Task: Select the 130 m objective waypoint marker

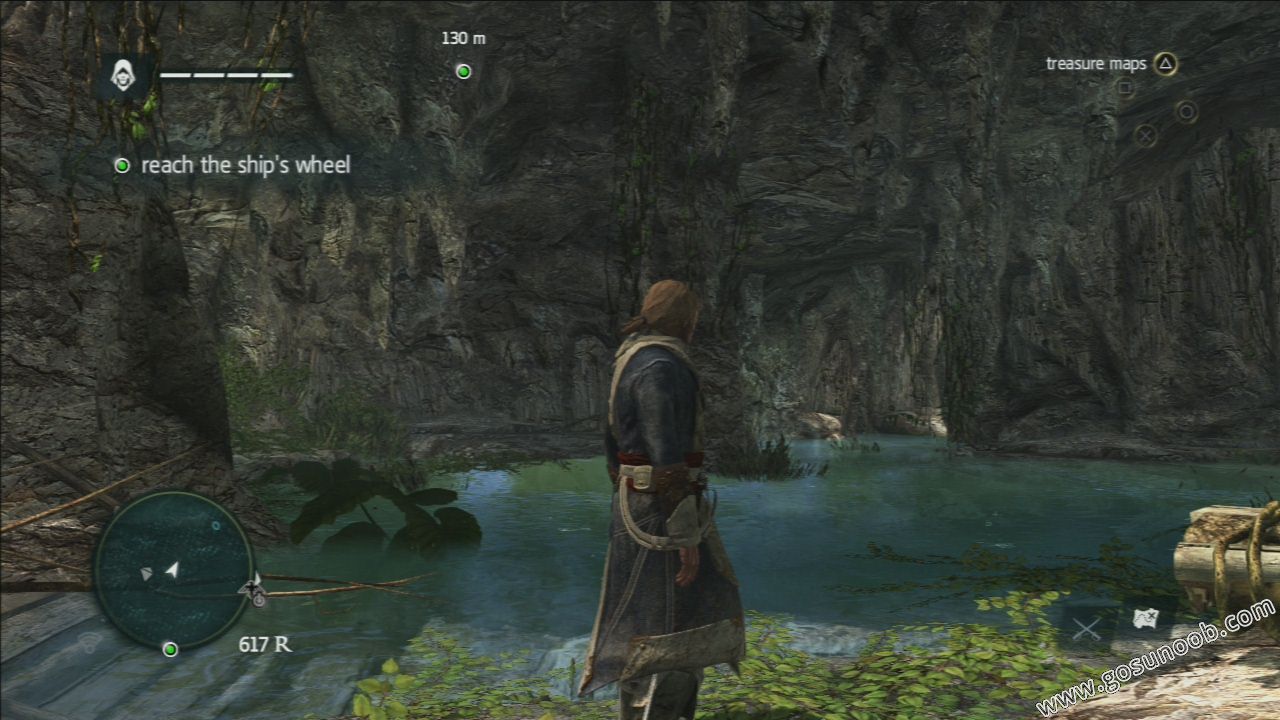Action: click(x=463, y=71)
